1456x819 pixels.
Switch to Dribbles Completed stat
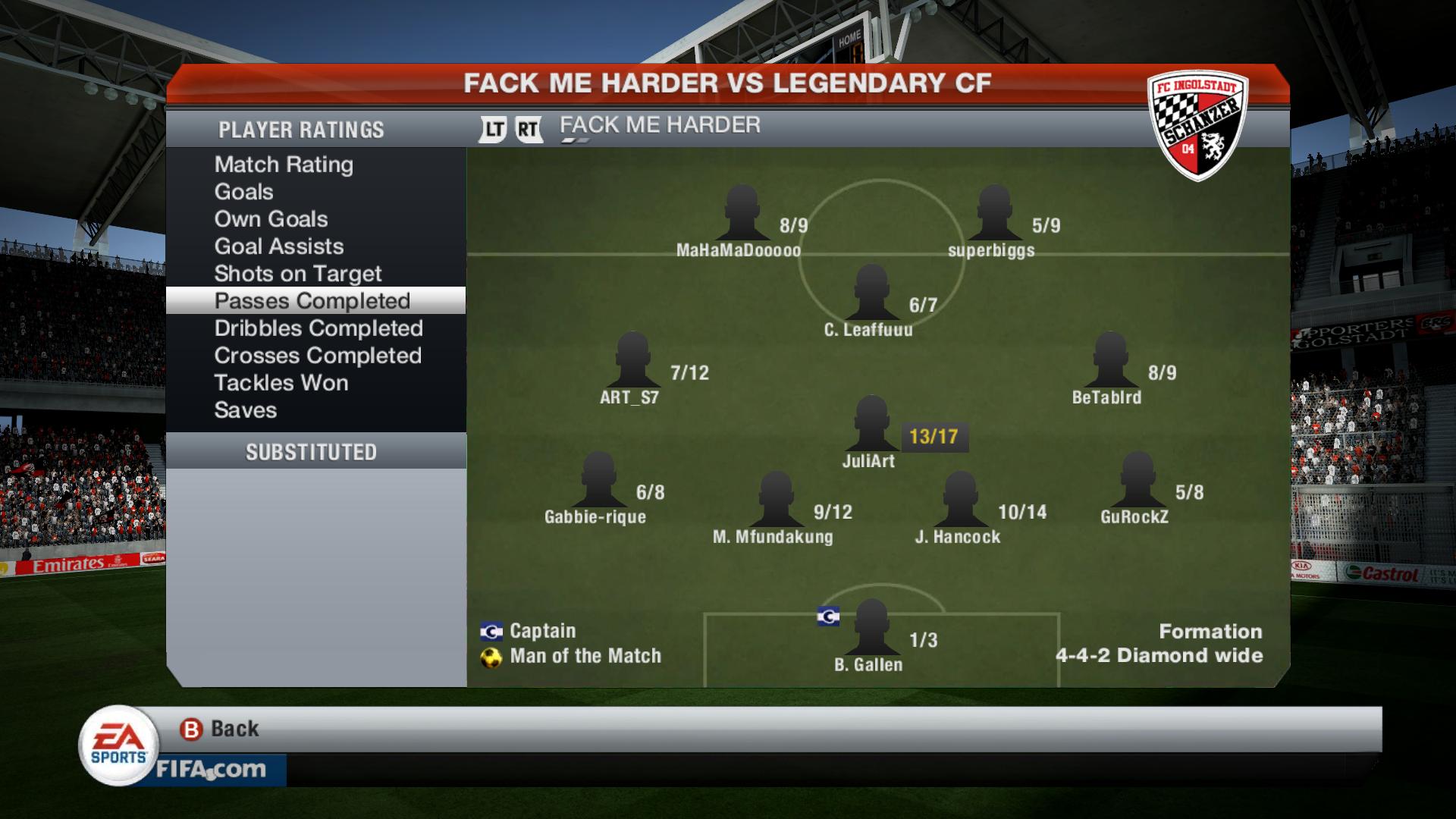pos(318,328)
